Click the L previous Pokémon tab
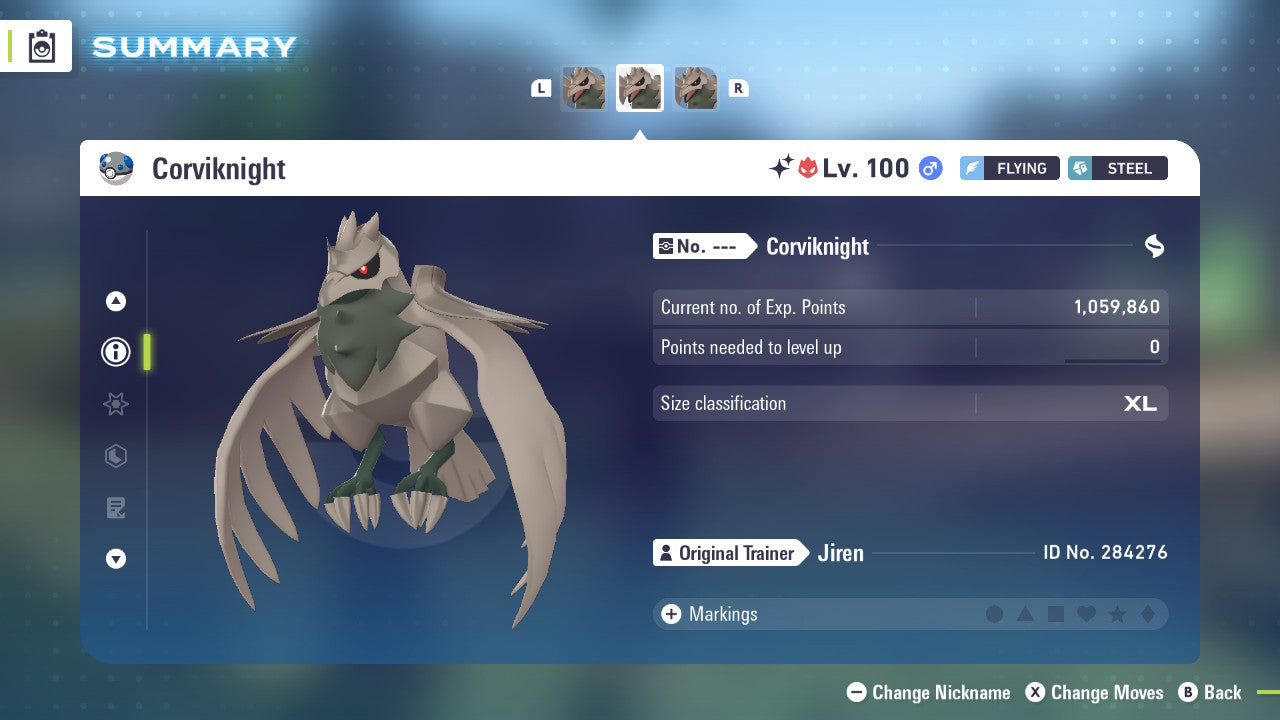This screenshot has width=1280, height=720. click(x=541, y=88)
